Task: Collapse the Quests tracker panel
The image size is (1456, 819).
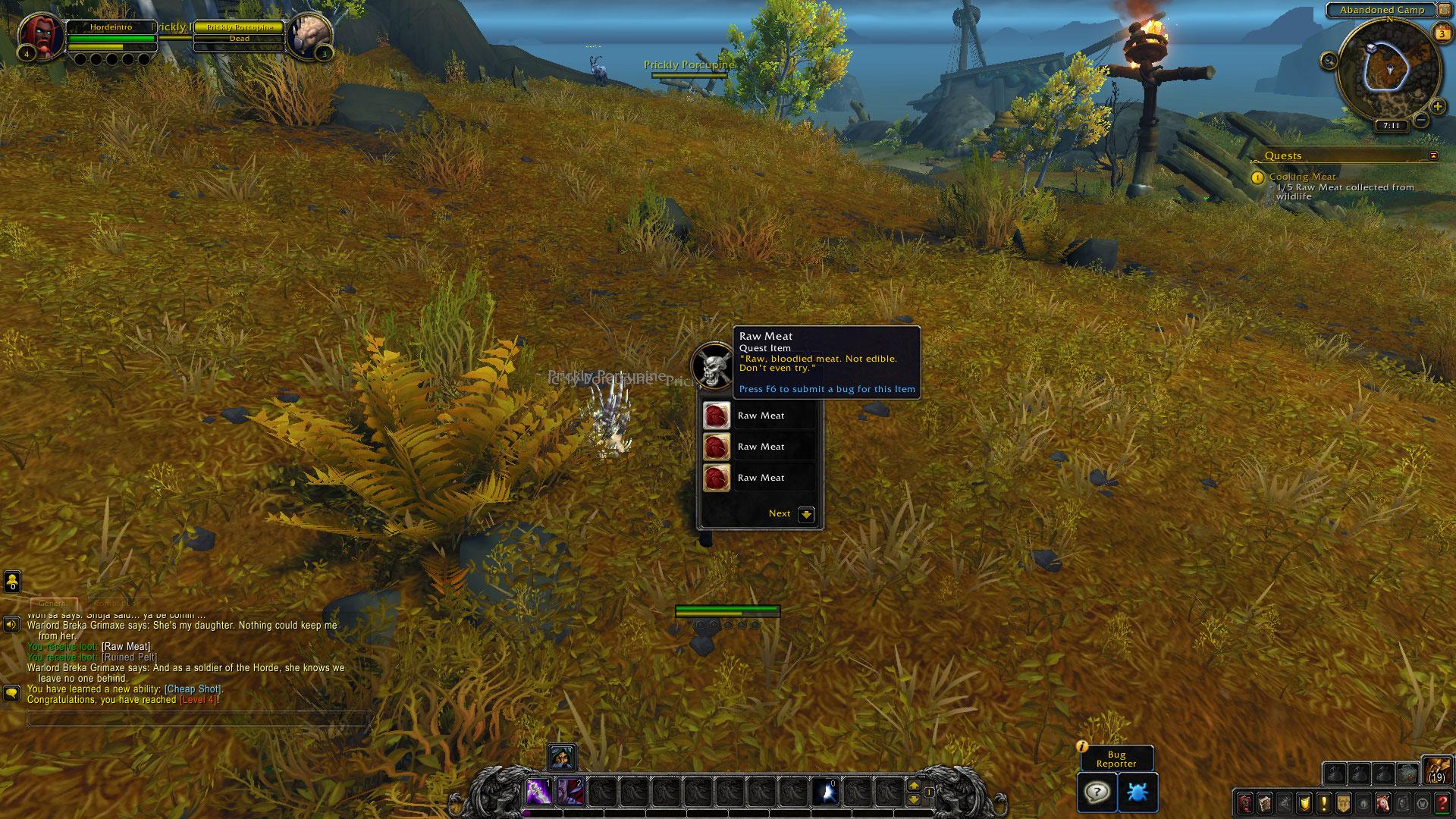Action: (x=1433, y=155)
